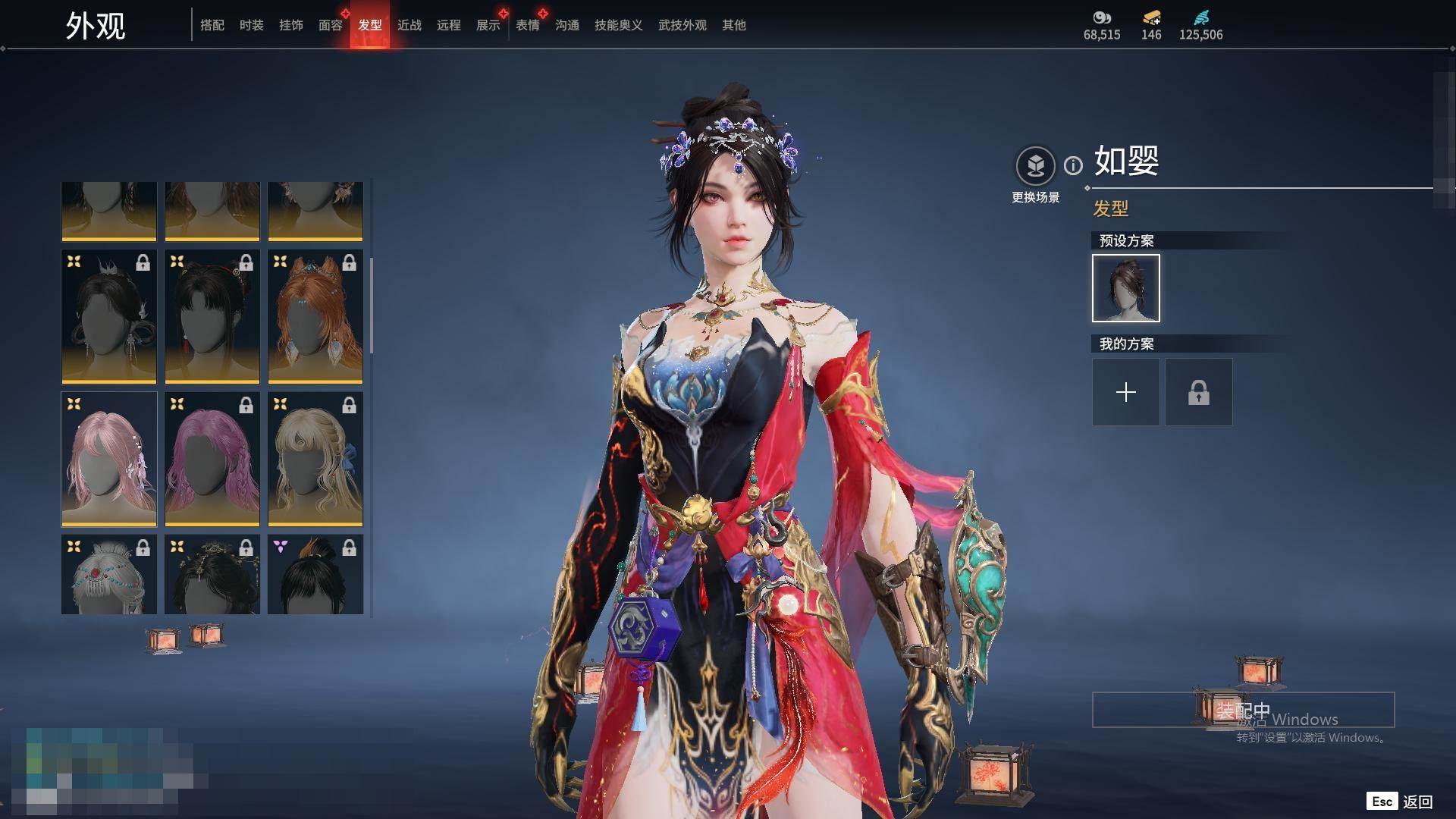Image resolution: width=1456 pixels, height=819 pixels.
Task: Go to the 面容 face tab
Action: 331,25
